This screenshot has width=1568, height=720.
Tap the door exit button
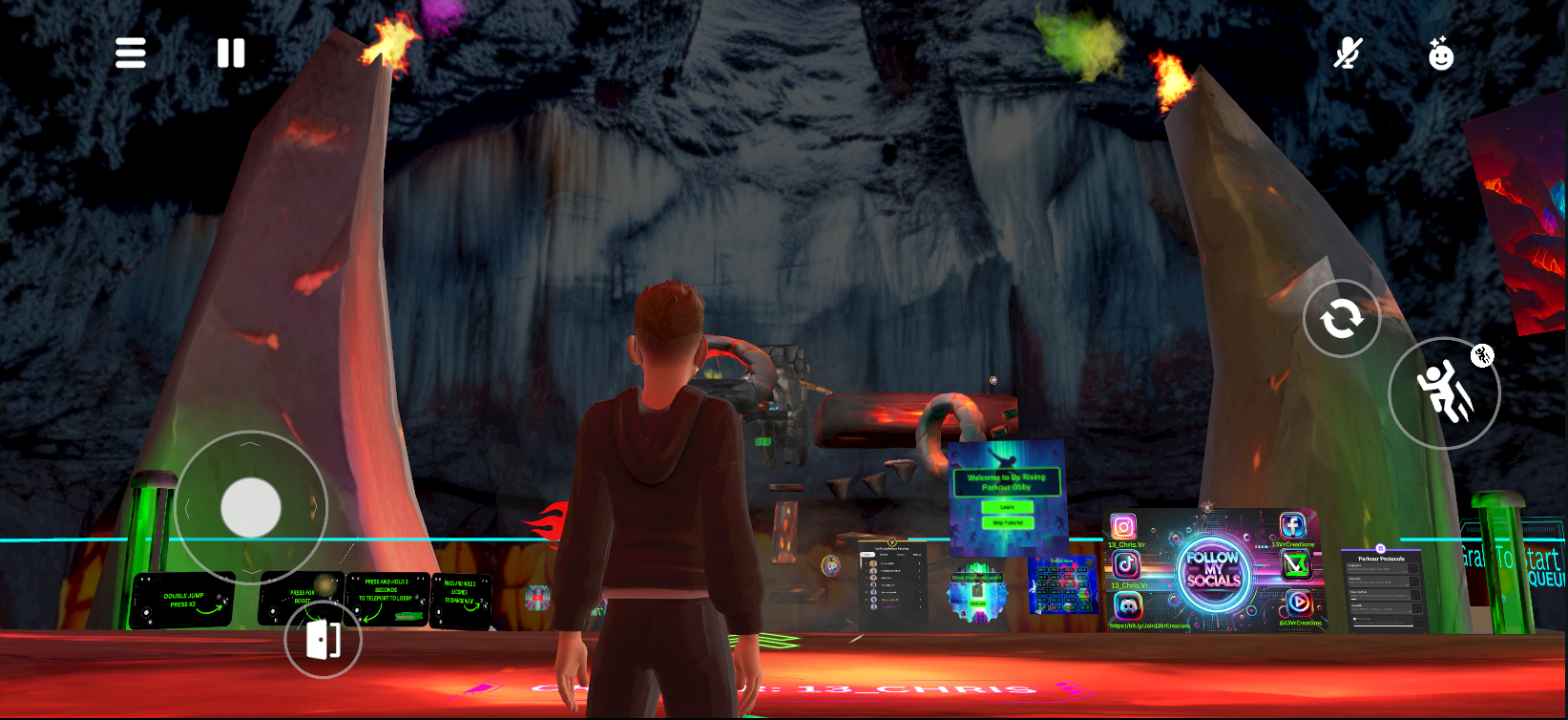pos(323,640)
